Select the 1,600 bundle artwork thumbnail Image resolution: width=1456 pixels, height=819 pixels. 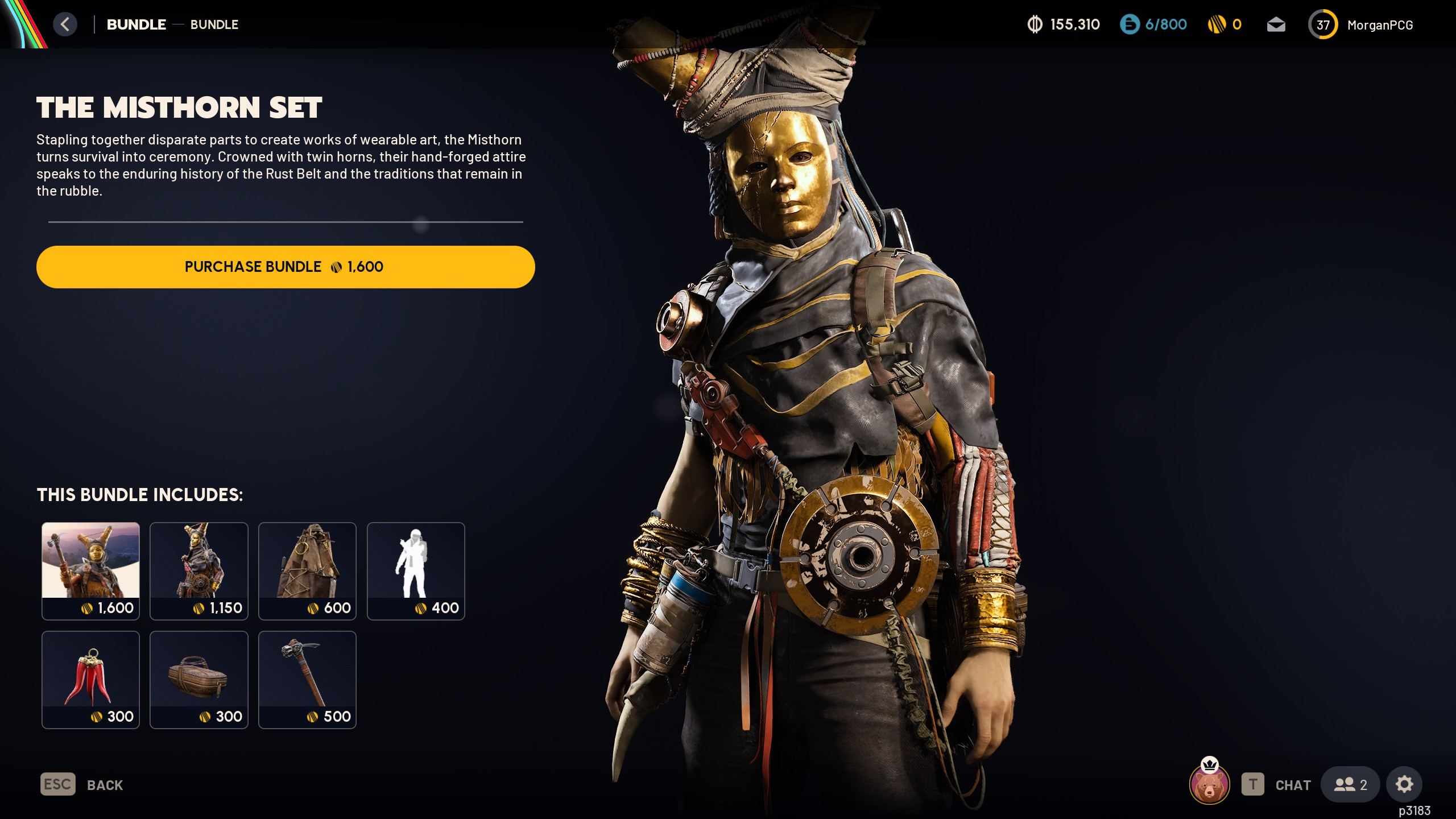(90, 570)
